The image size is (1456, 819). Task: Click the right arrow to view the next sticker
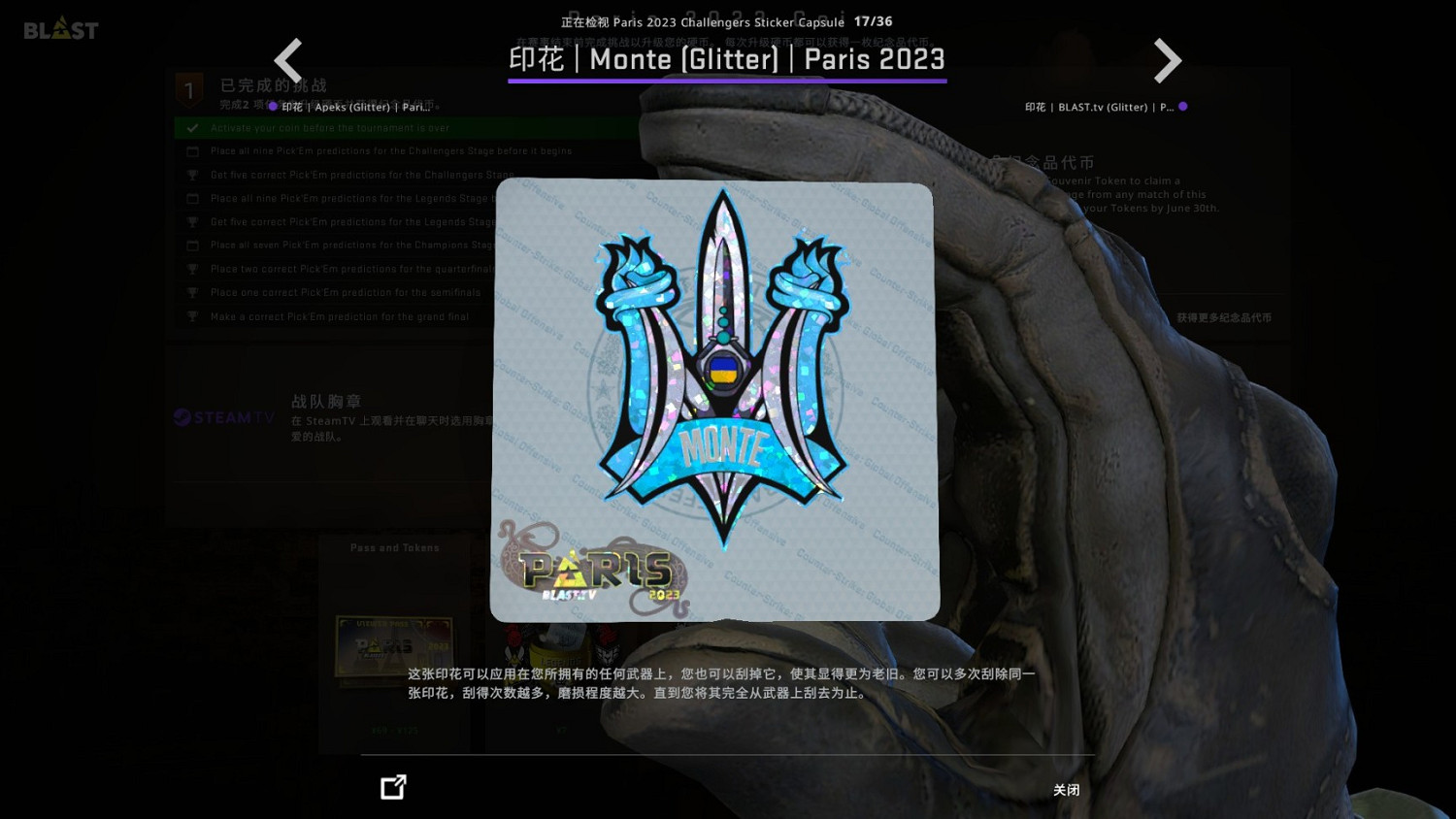tap(1168, 60)
